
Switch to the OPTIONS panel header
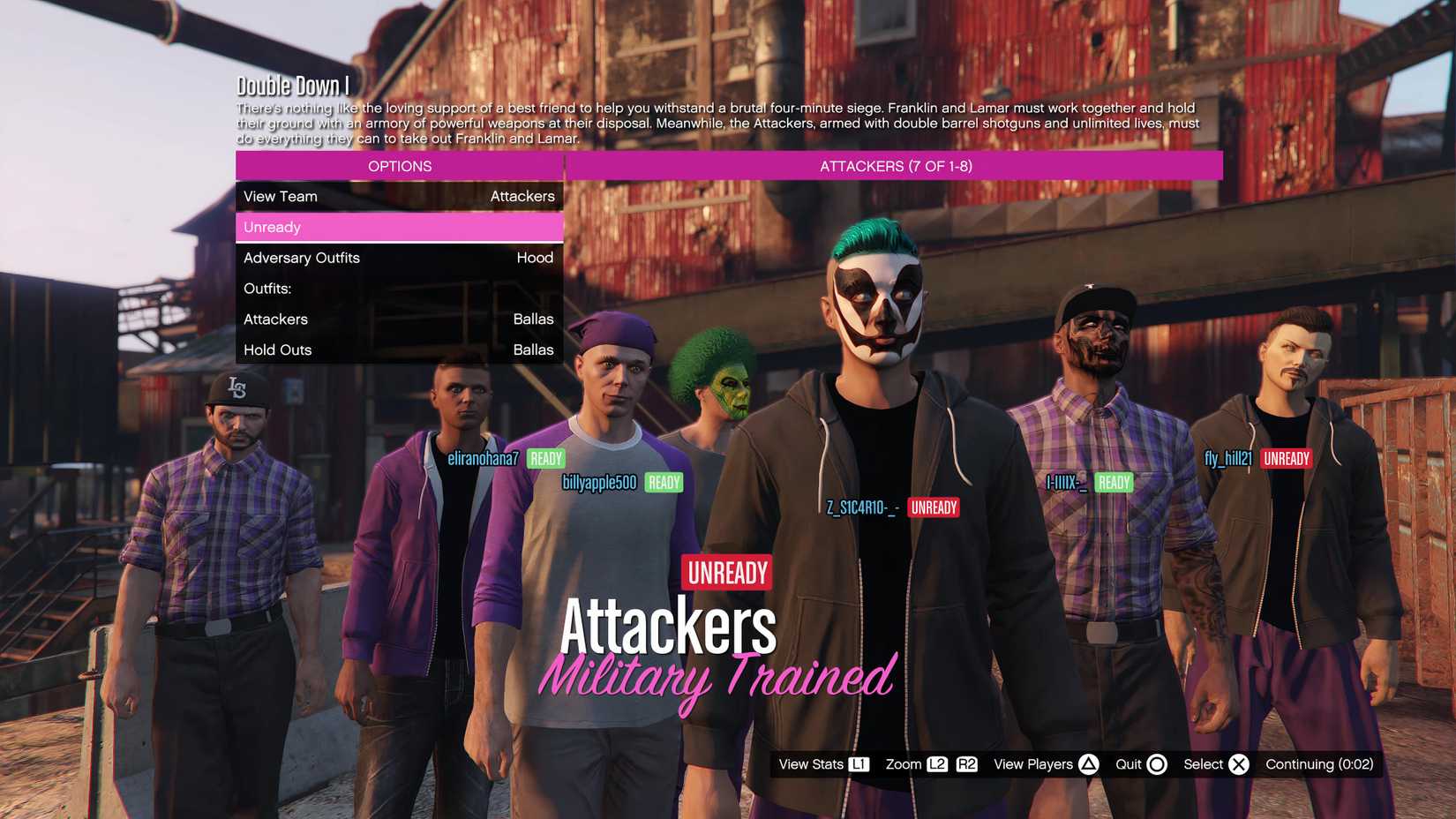coord(399,166)
